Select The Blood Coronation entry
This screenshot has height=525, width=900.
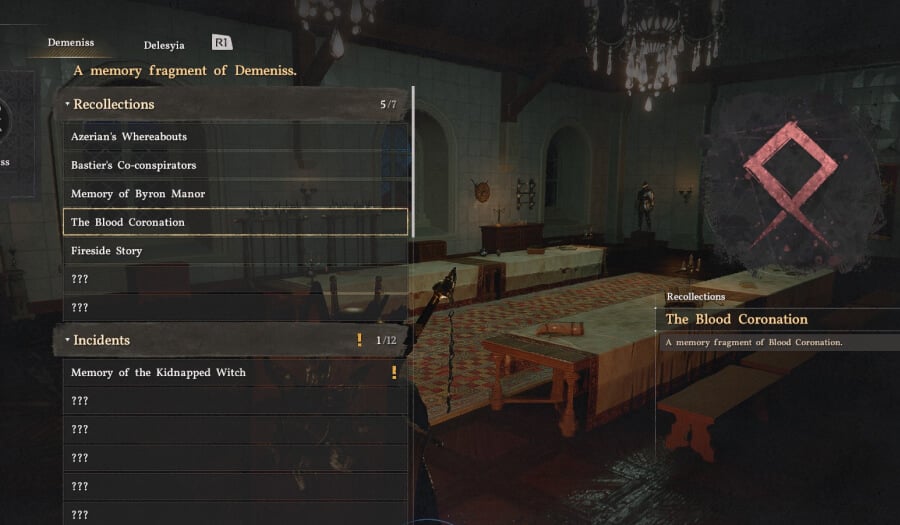tap(128, 222)
